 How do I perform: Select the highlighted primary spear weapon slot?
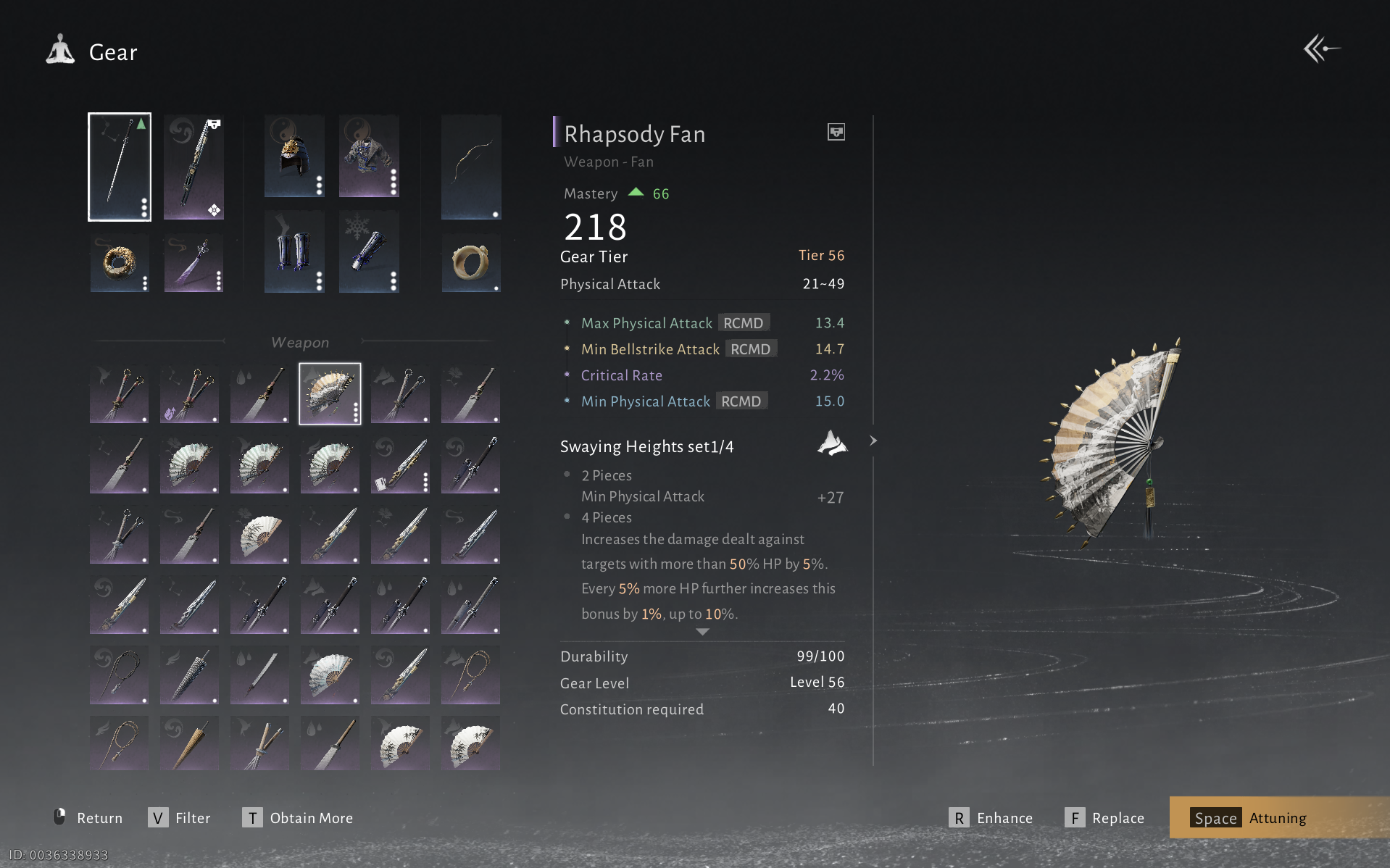pyautogui.click(x=120, y=167)
